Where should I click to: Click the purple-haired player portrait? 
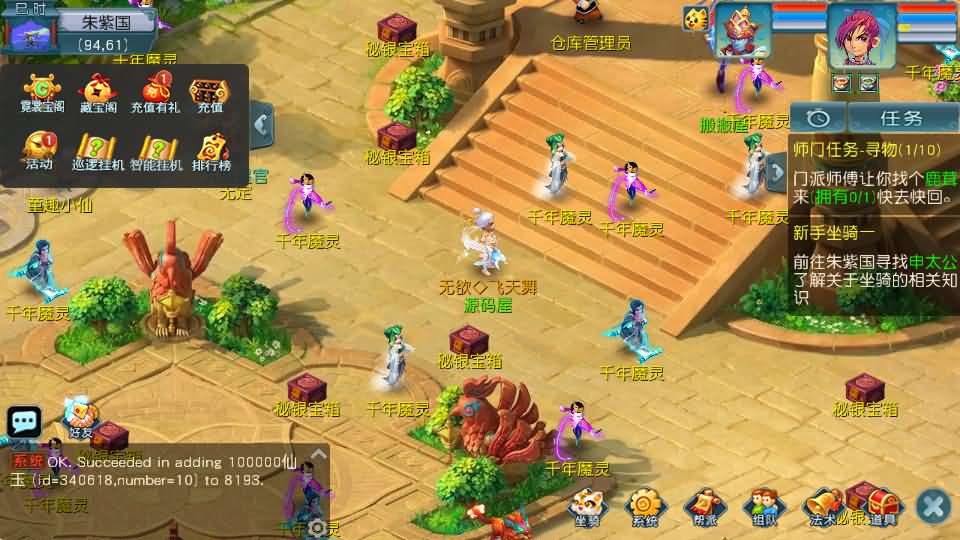(863, 38)
